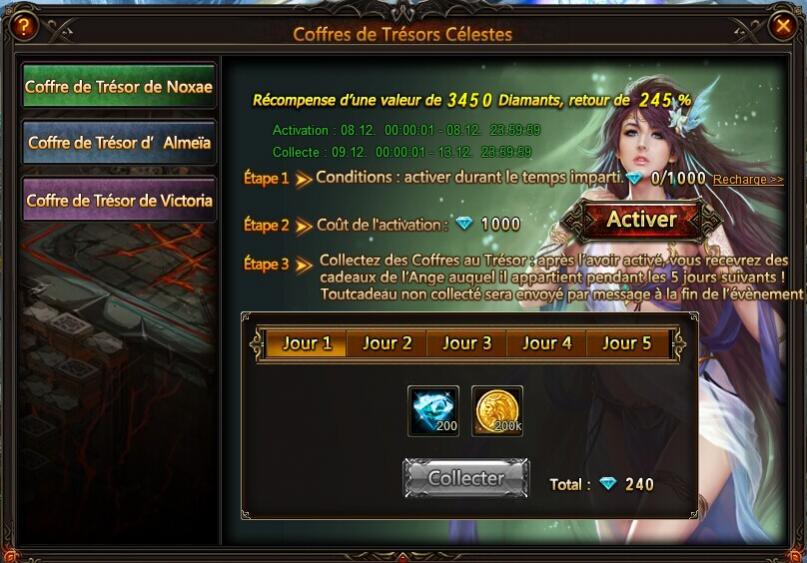This screenshot has width=807, height=563.
Task: Switch to the Jour 2 tab
Action: 387,343
